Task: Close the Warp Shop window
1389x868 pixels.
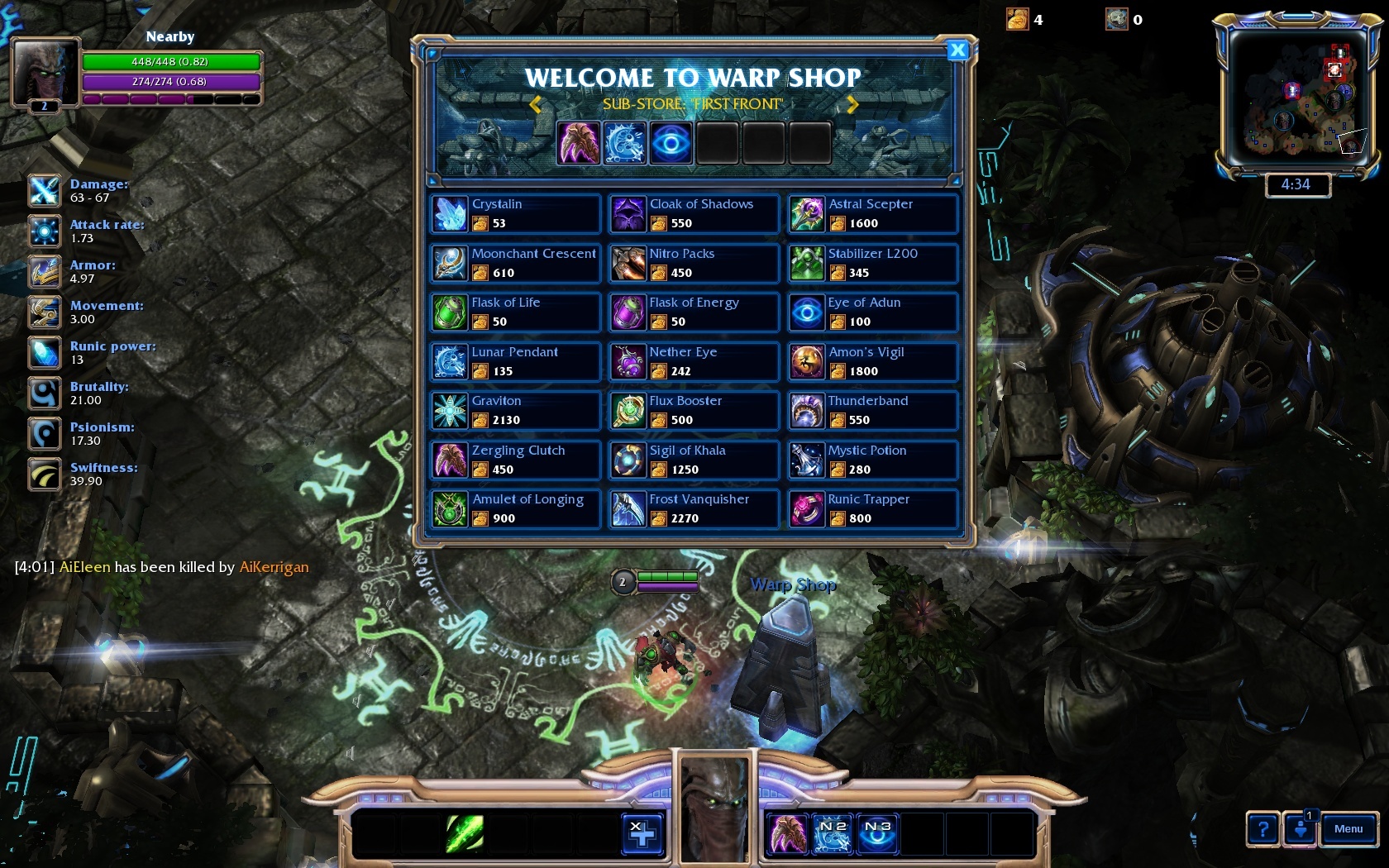Action: (x=957, y=50)
